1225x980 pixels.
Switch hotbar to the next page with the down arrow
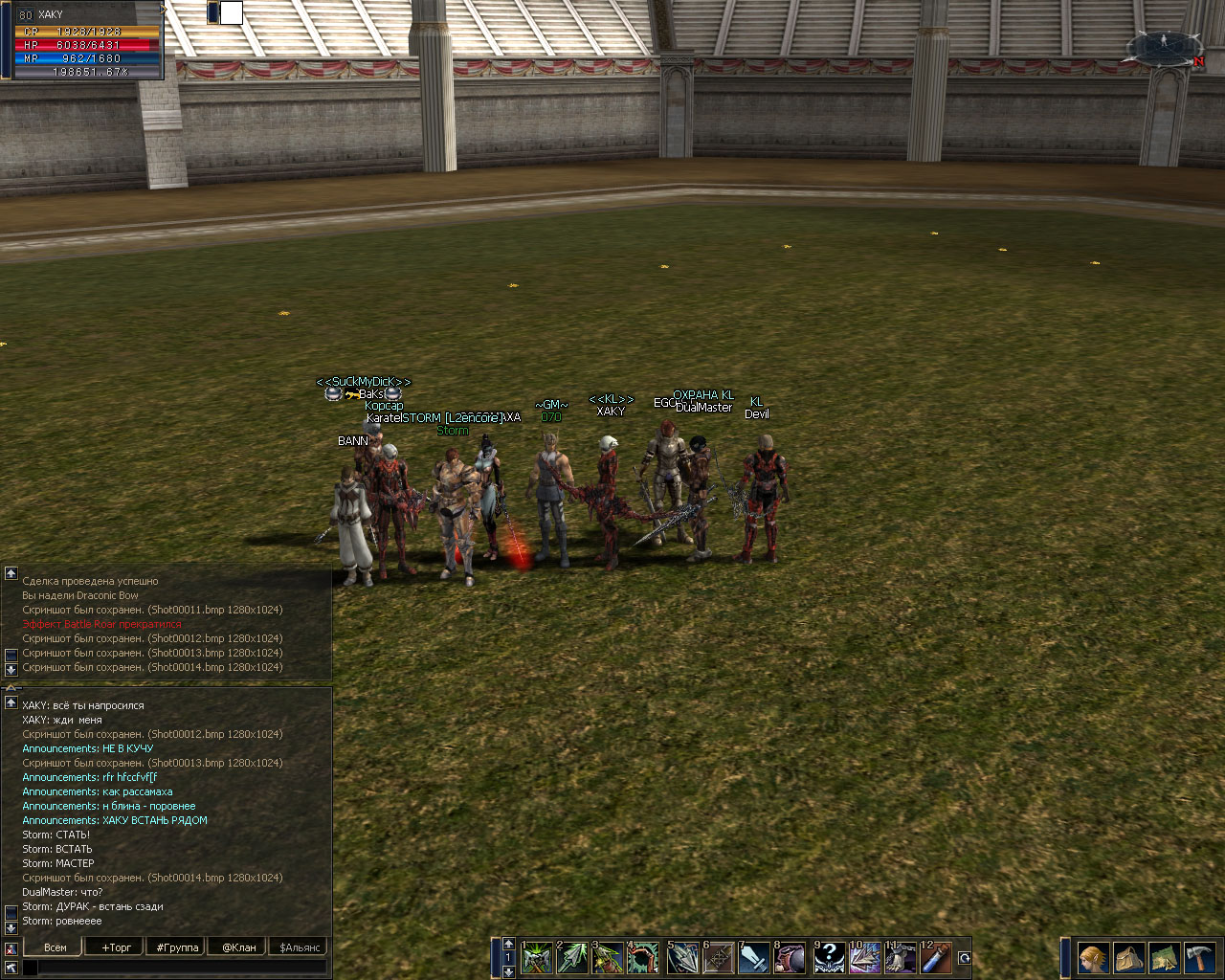(x=508, y=971)
